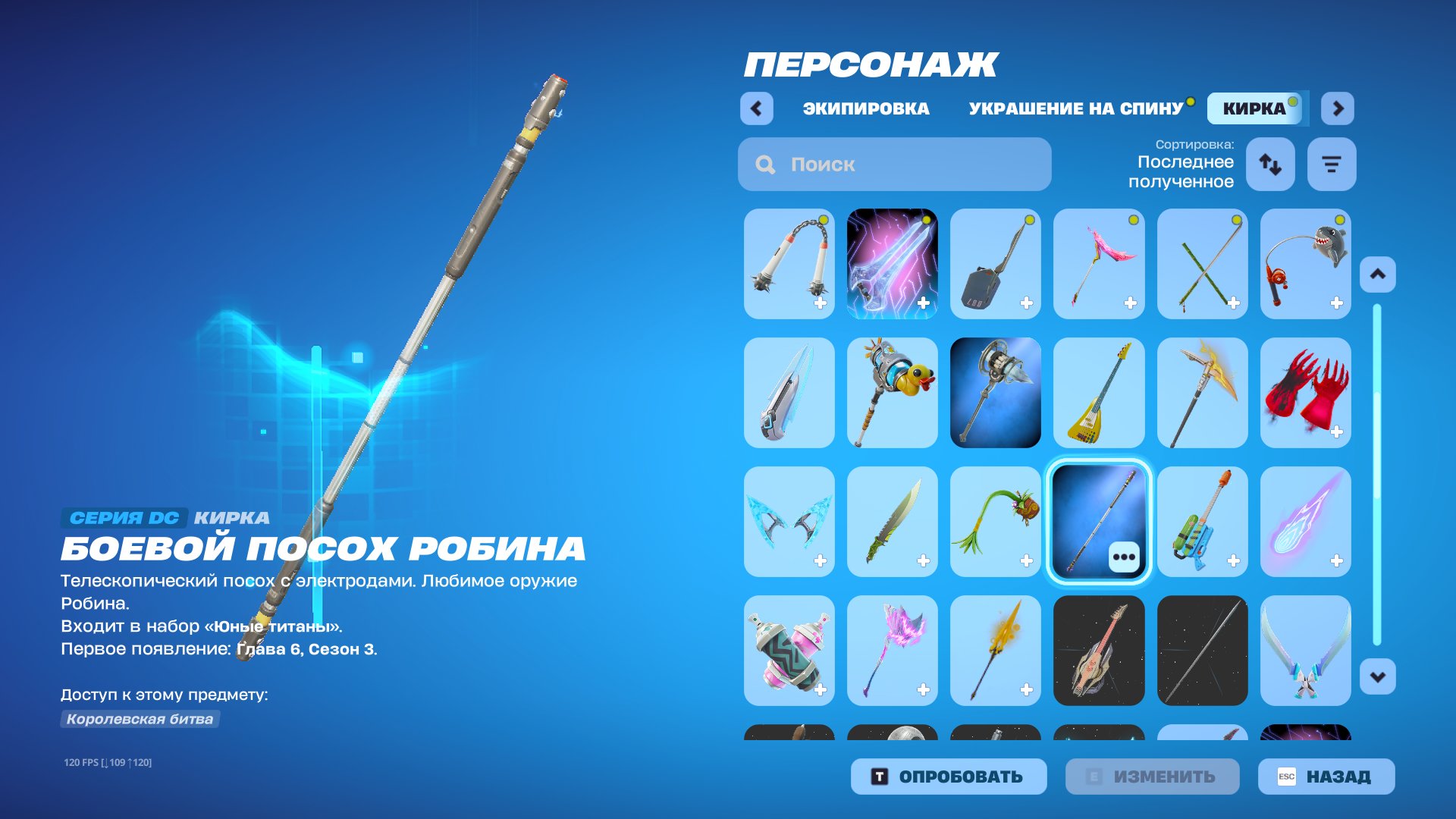This screenshot has height=819, width=1456.
Task: Click inside the Поиск search field
Action: coord(895,164)
